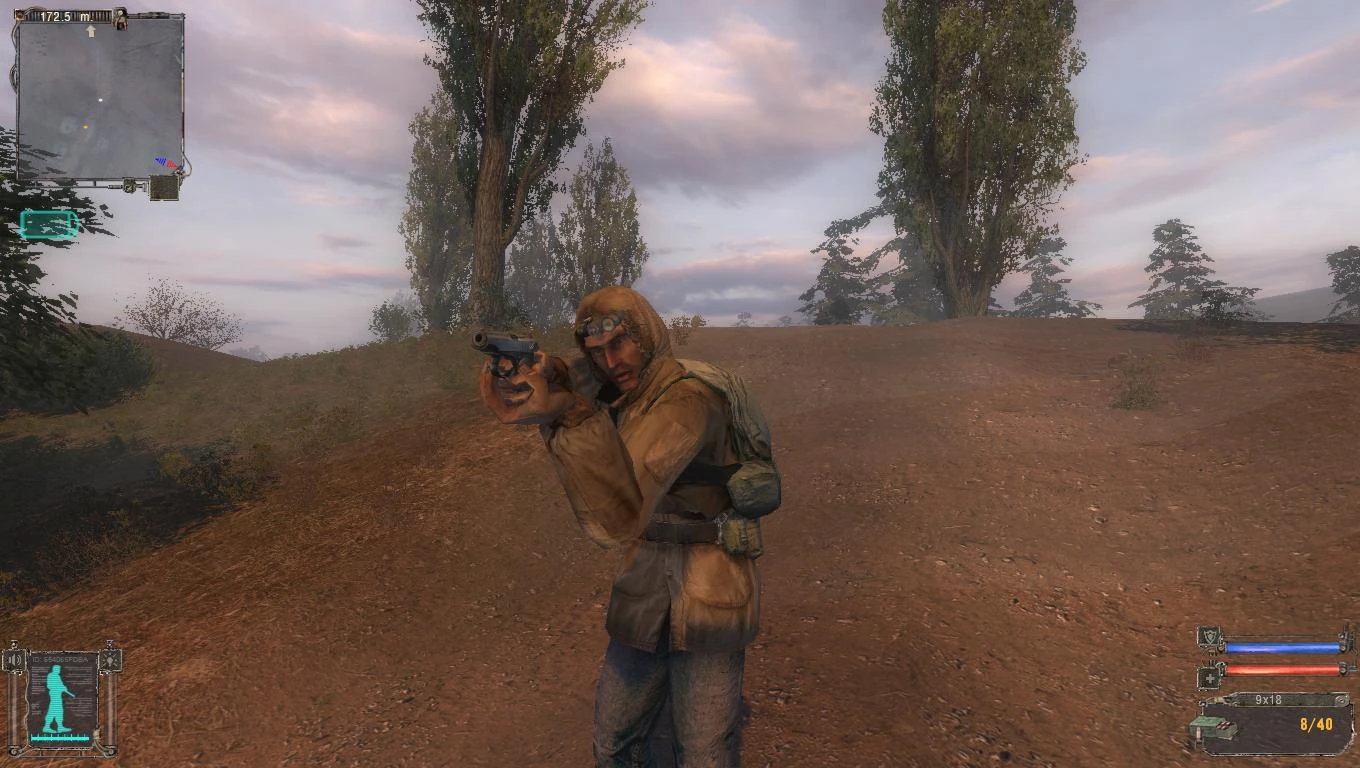
Task: Click the medkit cross icon near the red bar
Action: [x=1210, y=677]
